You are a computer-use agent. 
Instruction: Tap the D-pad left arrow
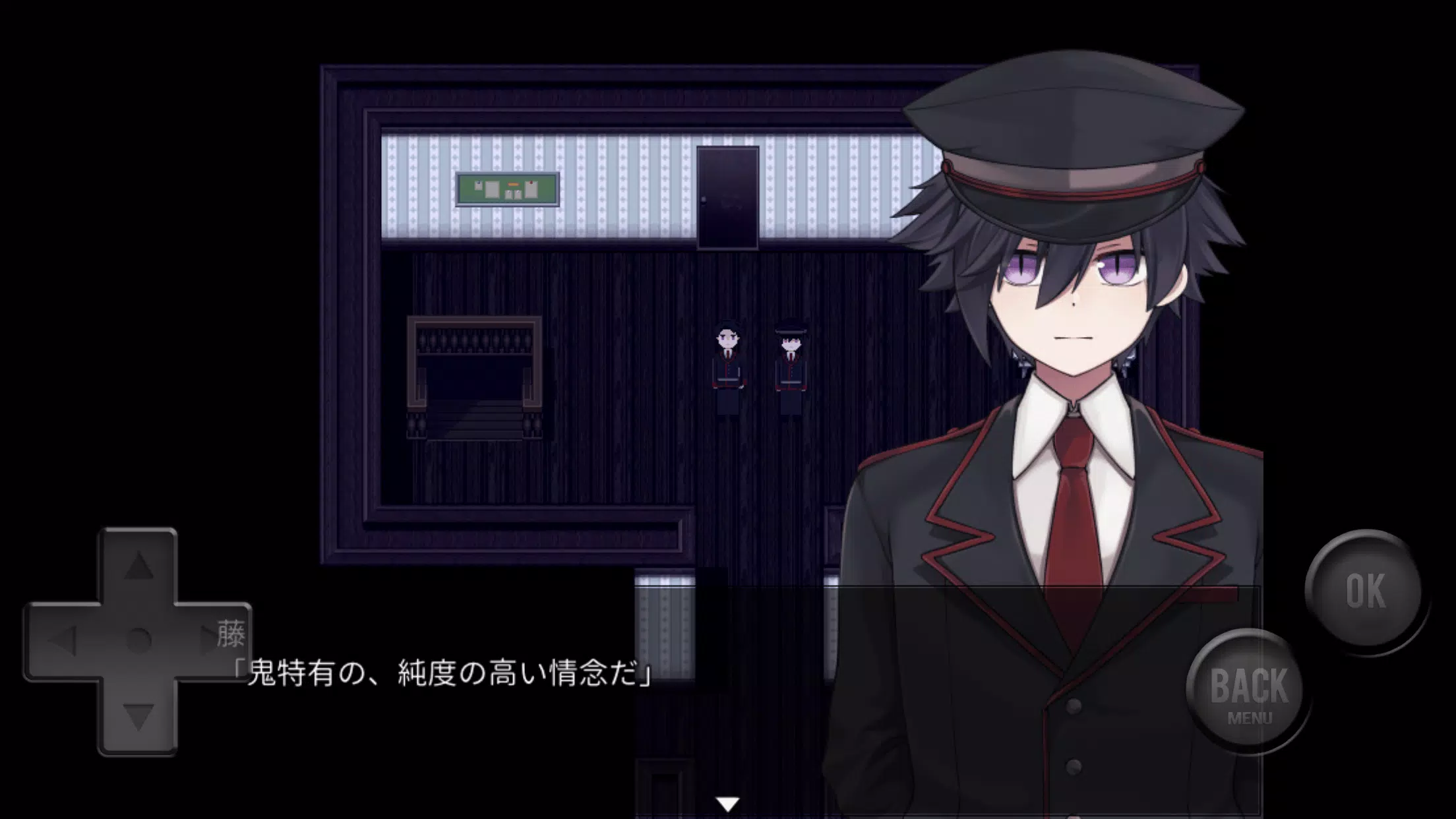(64, 640)
